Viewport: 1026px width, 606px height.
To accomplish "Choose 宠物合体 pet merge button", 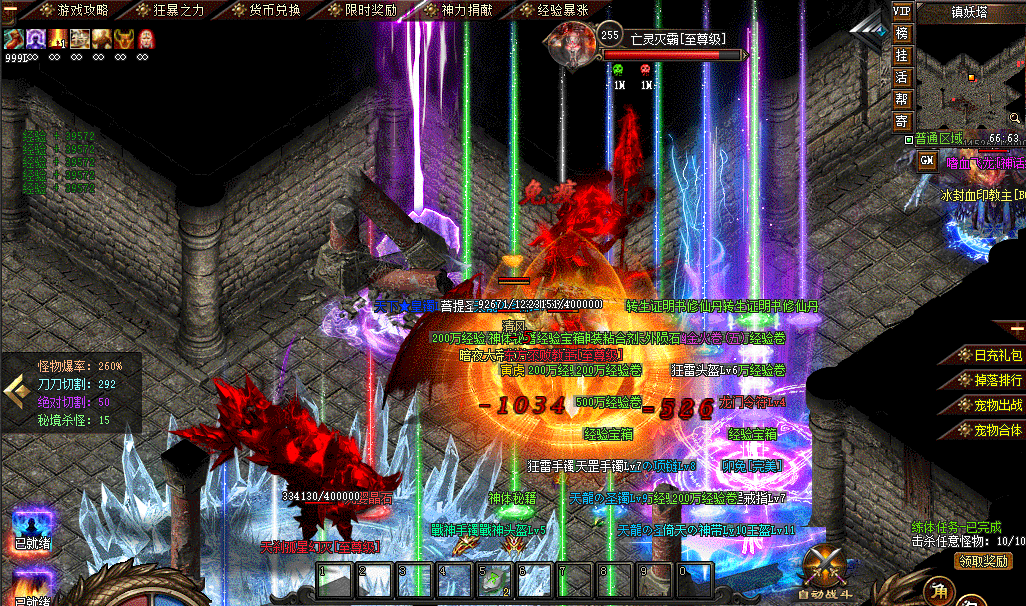I will [x=989, y=431].
